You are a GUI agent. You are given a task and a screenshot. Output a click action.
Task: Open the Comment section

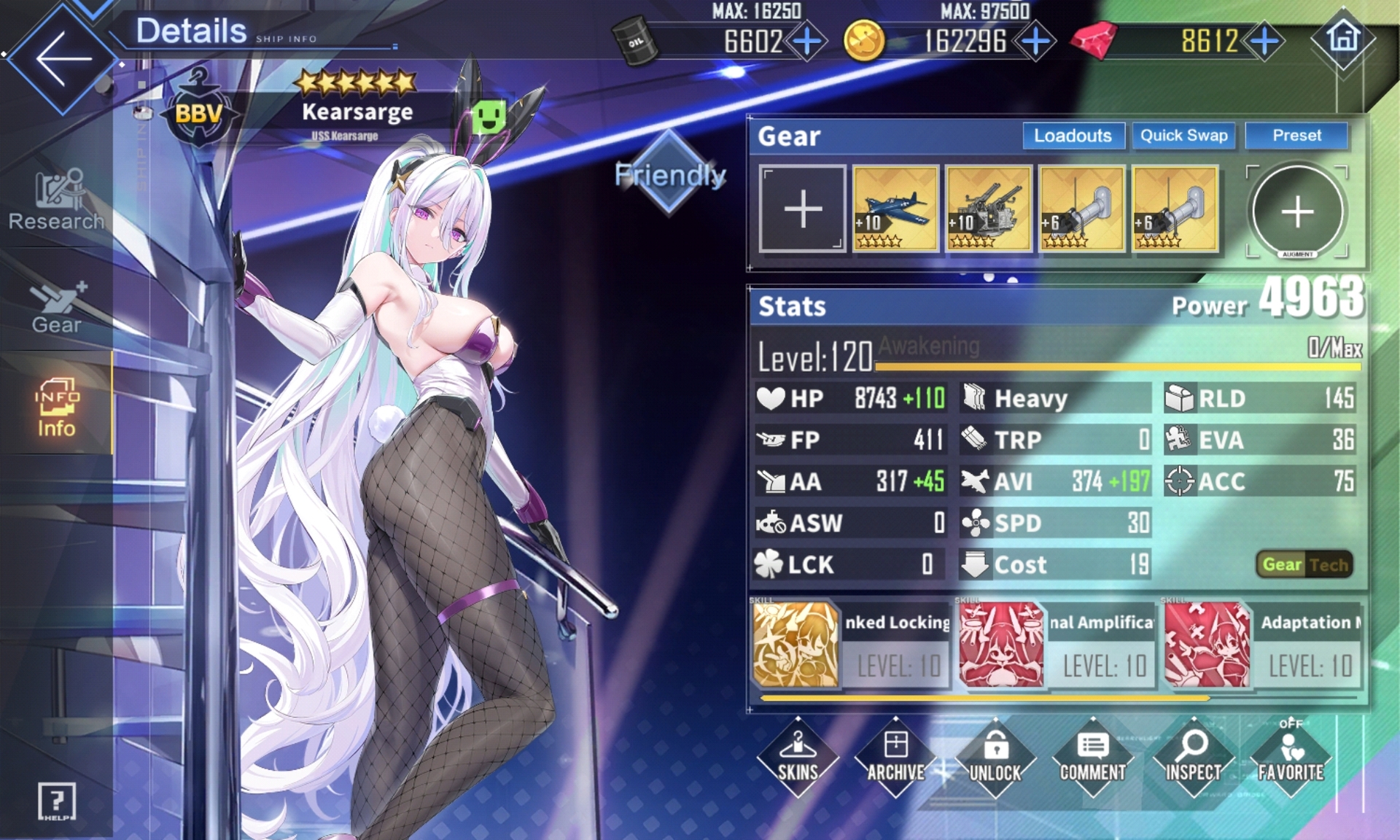[1092, 756]
